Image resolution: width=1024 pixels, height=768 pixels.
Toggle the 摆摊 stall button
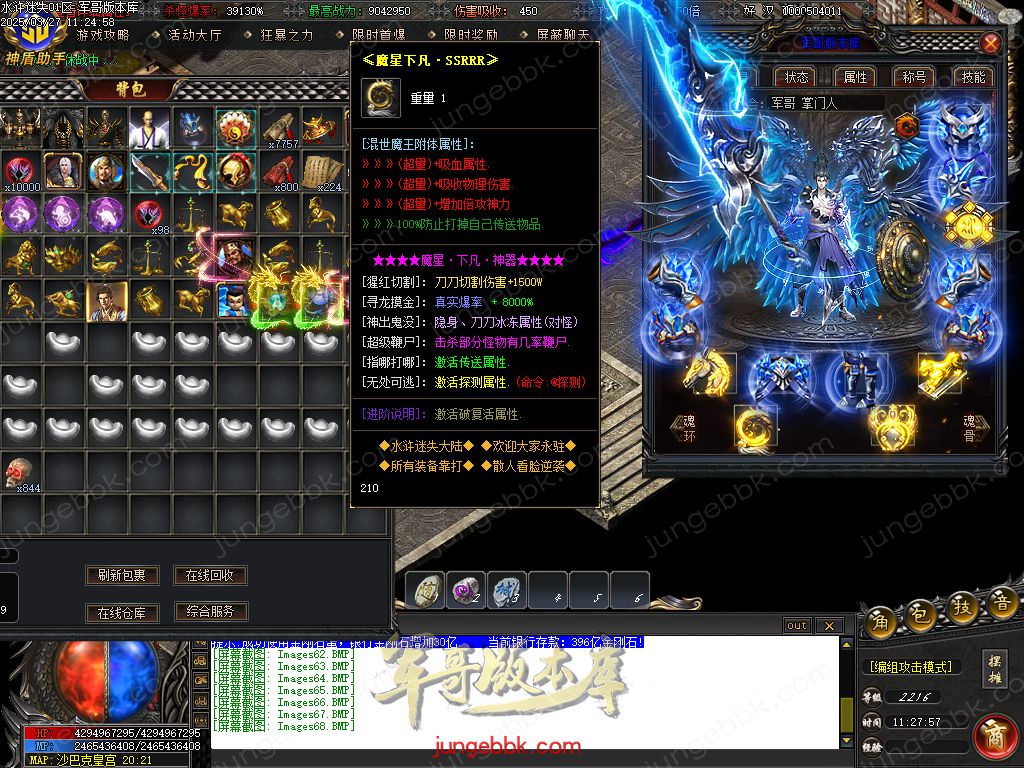pos(994,666)
